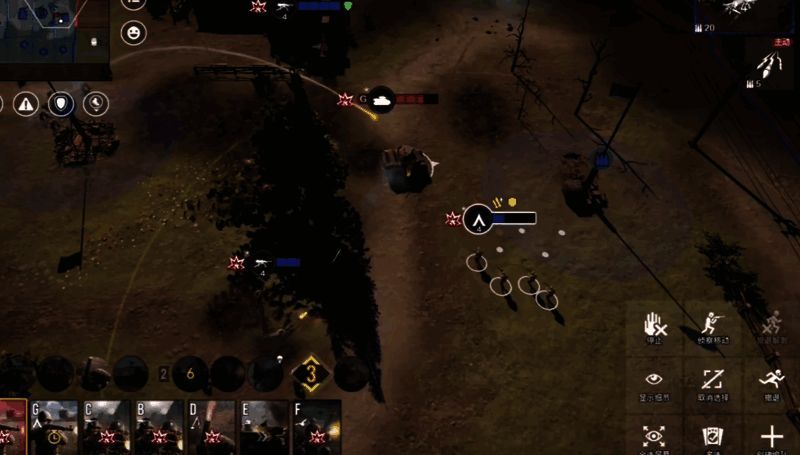Activate the warning triangle ping

click(x=26, y=103)
